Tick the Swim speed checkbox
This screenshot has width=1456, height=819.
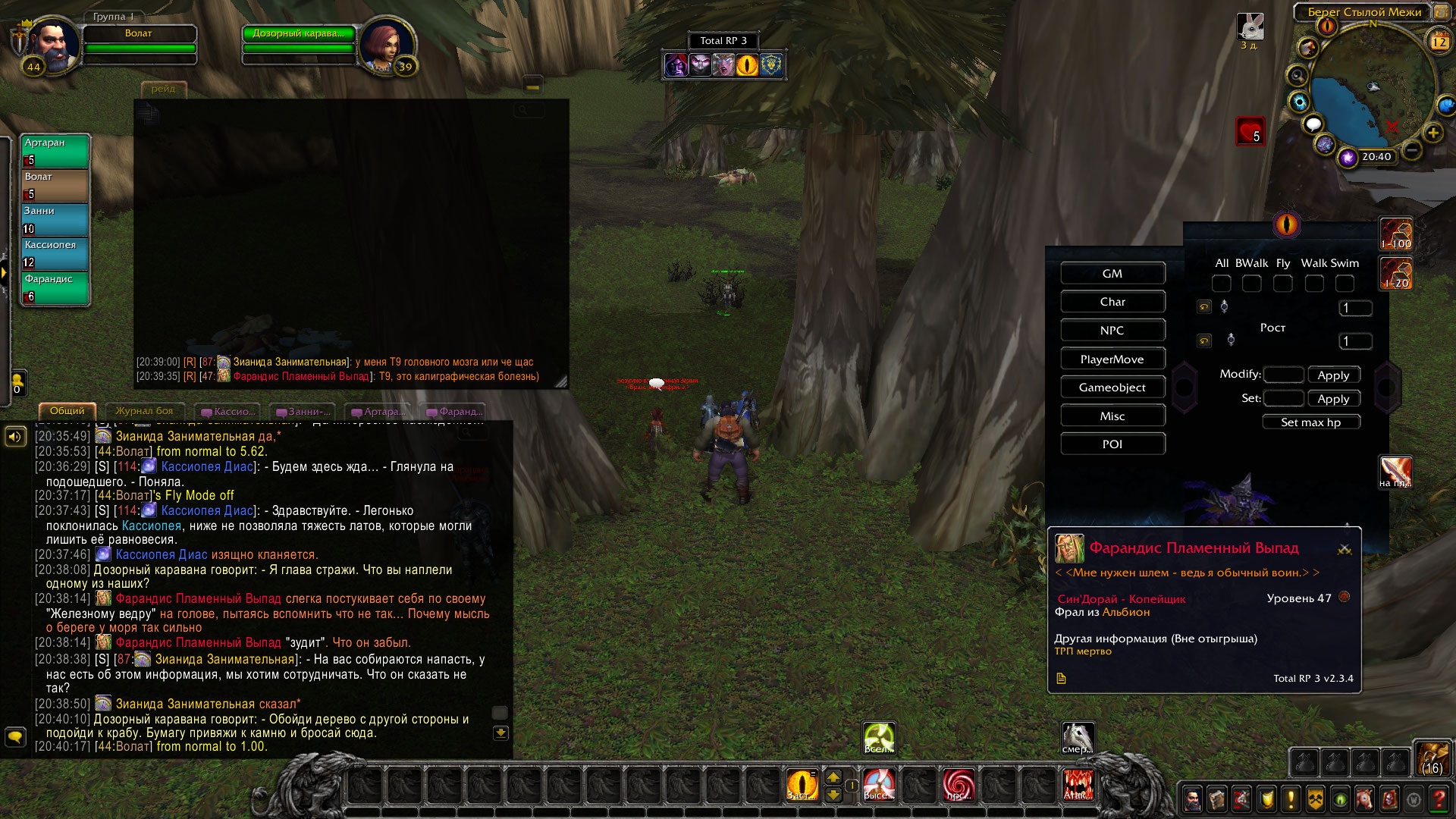pos(1345,284)
